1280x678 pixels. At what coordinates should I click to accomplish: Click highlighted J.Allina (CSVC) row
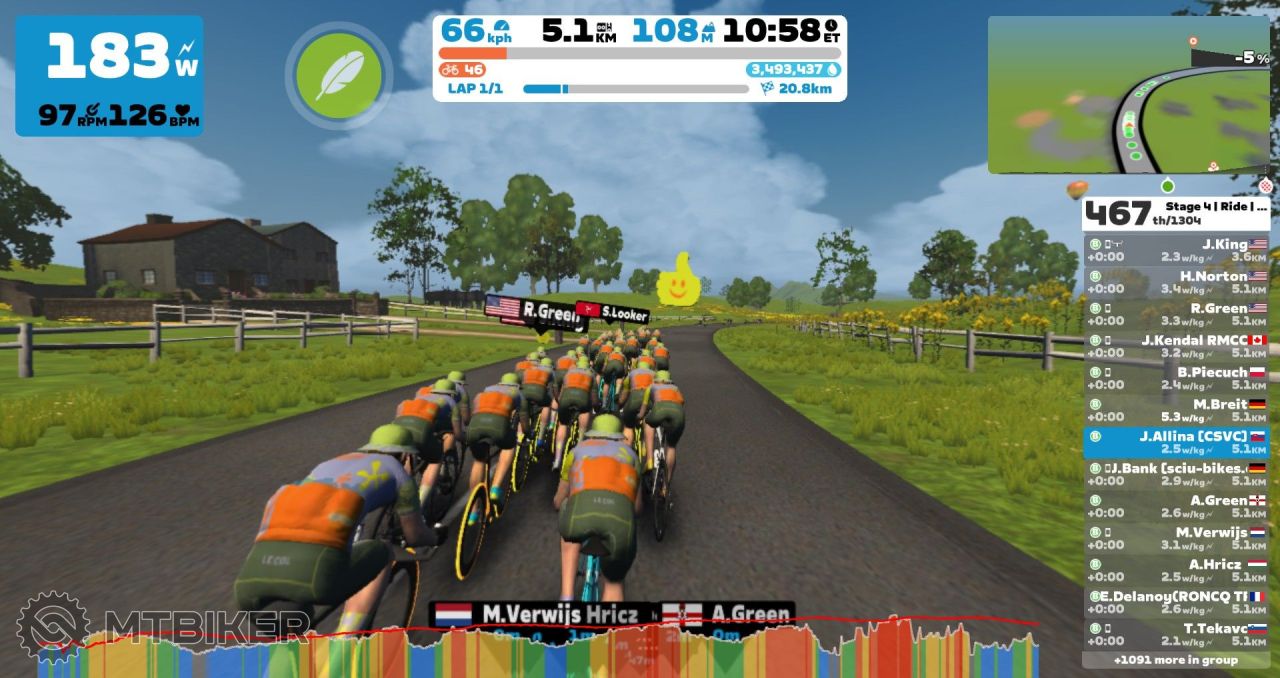(x=1175, y=442)
